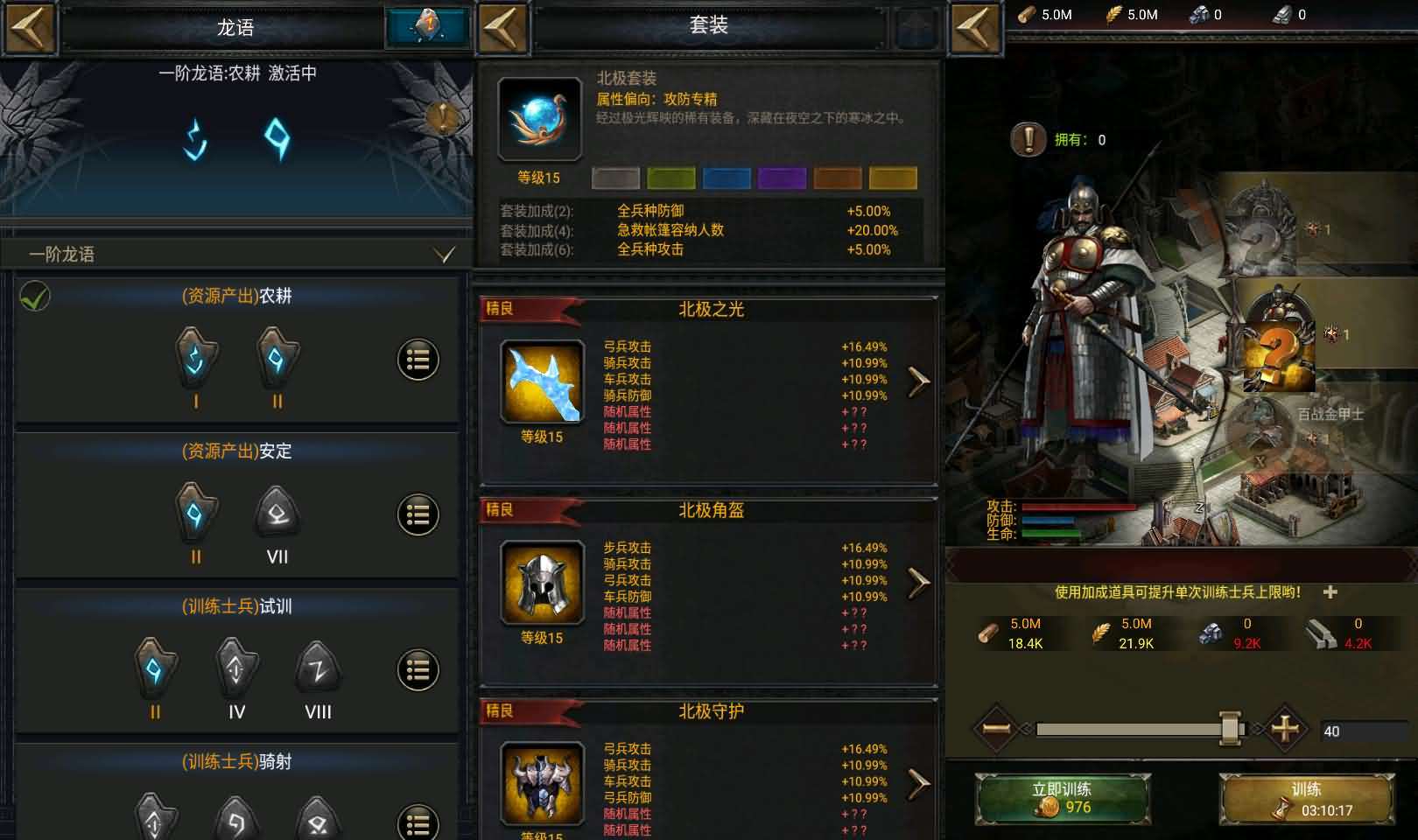The image size is (1418, 840).
Task: Click the 北极之光 ice dagger icon
Action: (540, 381)
